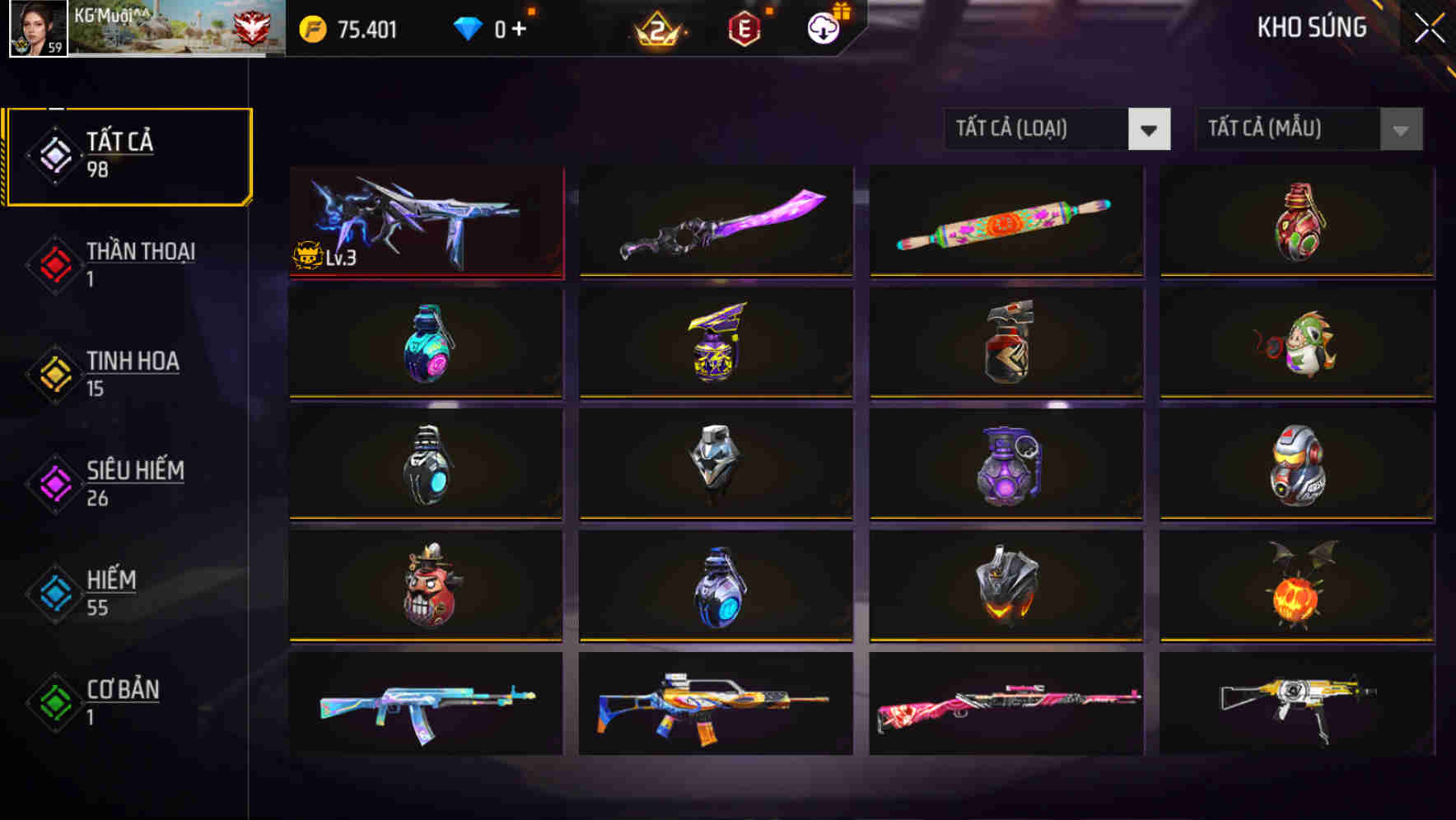The height and width of the screenshot is (820, 1456).
Task: Select the Lv.3 highlighted weapon thumbnail
Action: tap(424, 221)
